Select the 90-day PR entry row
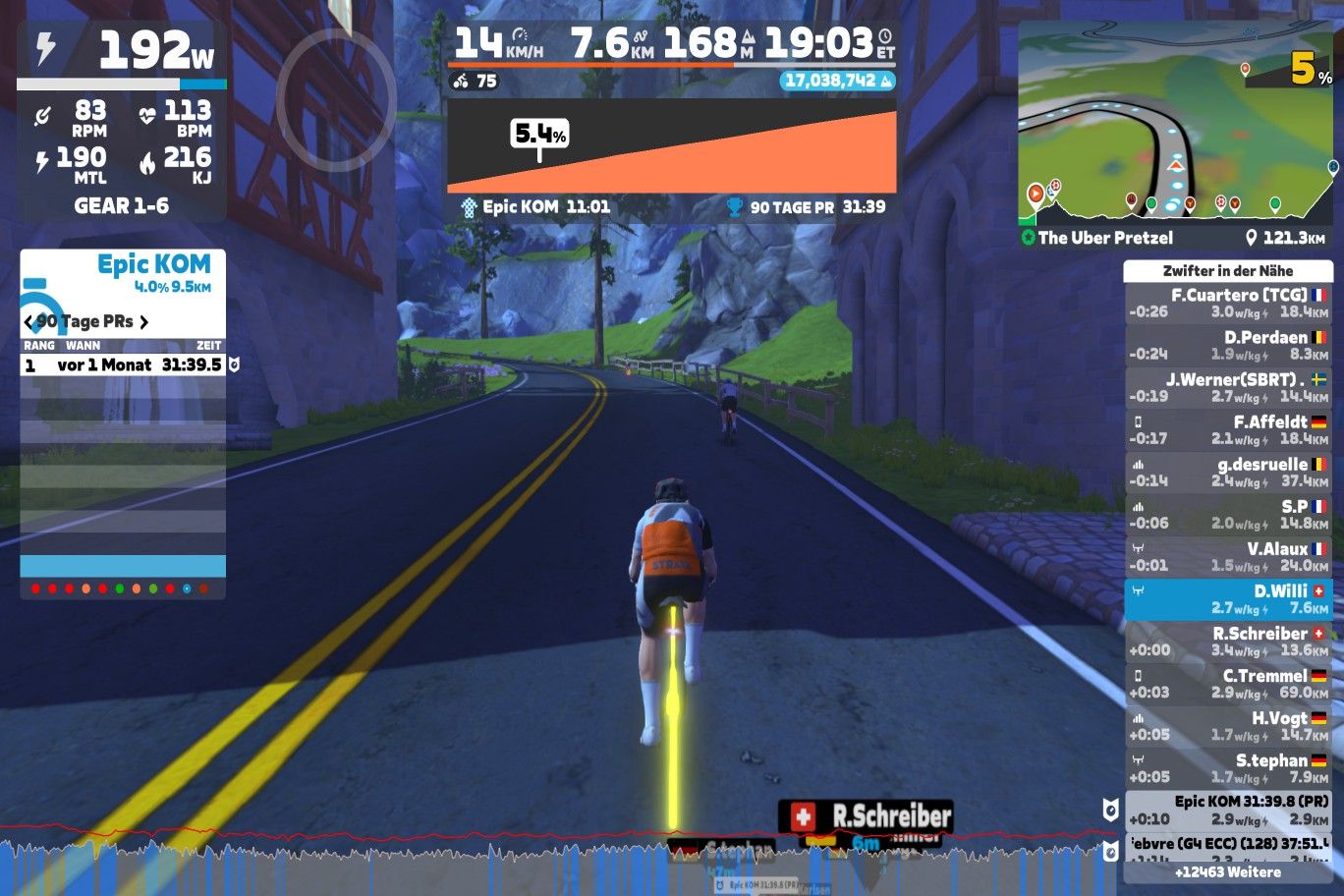Viewport: 1344px width, 896px height. click(x=123, y=364)
